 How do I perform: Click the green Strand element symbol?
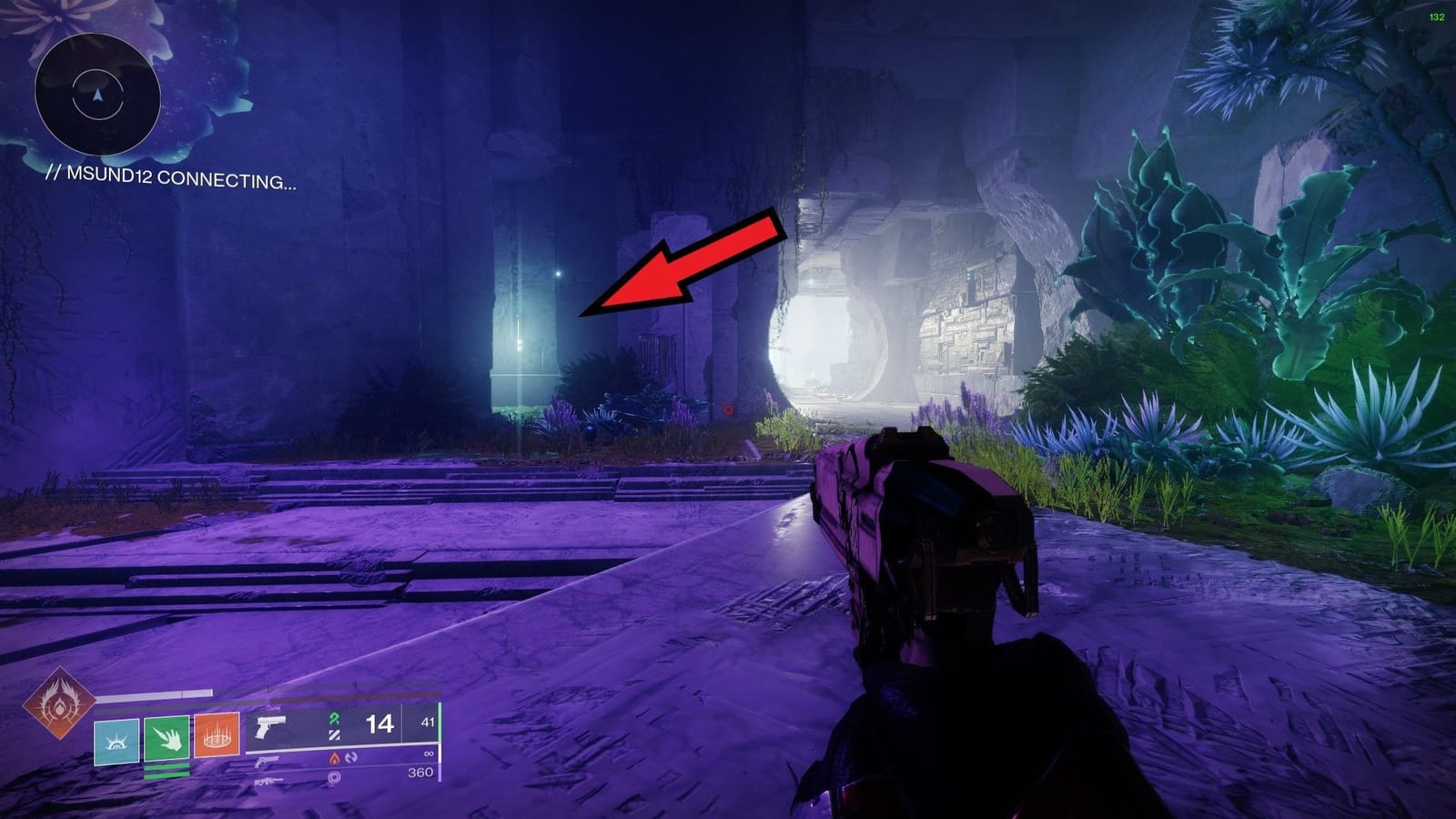[333, 718]
